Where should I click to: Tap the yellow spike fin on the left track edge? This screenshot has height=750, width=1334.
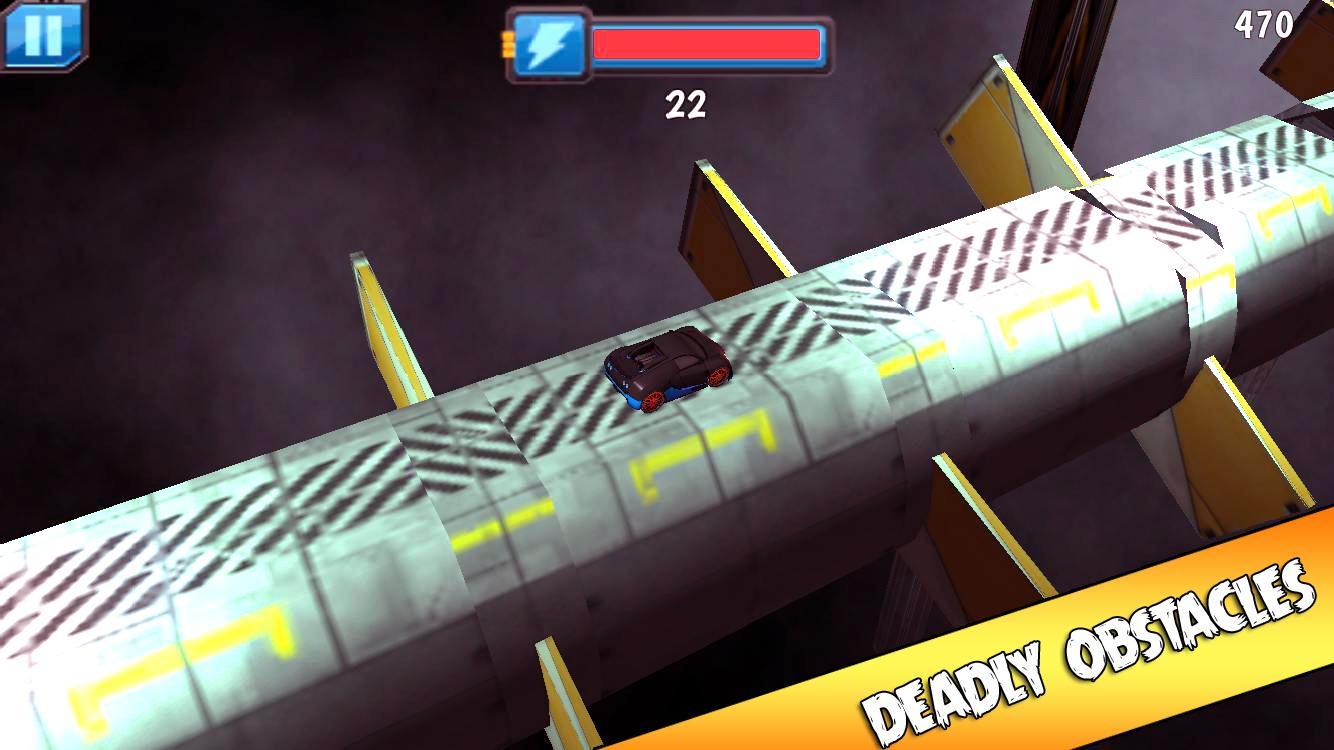point(385,330)
